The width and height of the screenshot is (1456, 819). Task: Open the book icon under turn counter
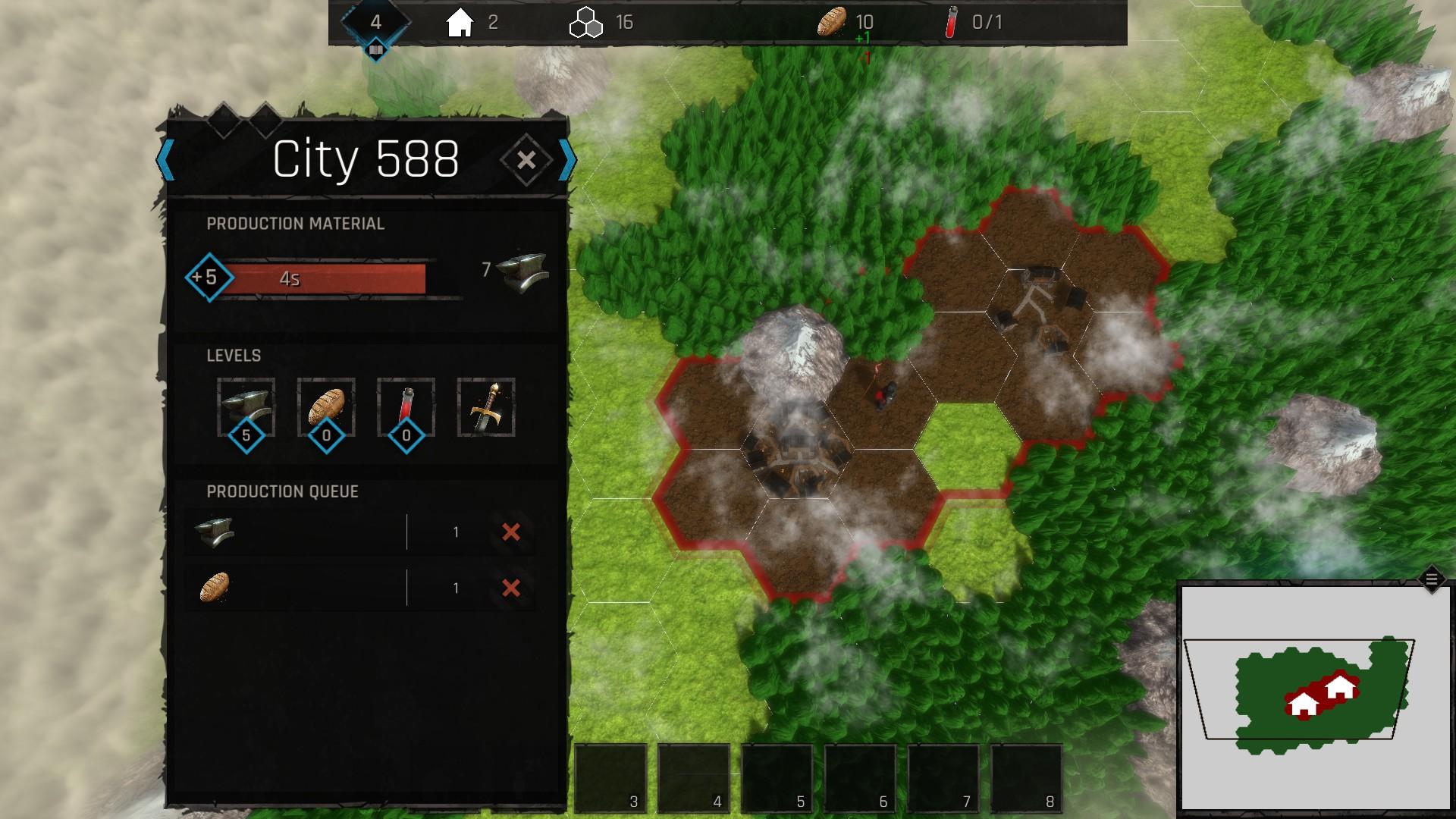pyautogui.click(x=376, y=52)
